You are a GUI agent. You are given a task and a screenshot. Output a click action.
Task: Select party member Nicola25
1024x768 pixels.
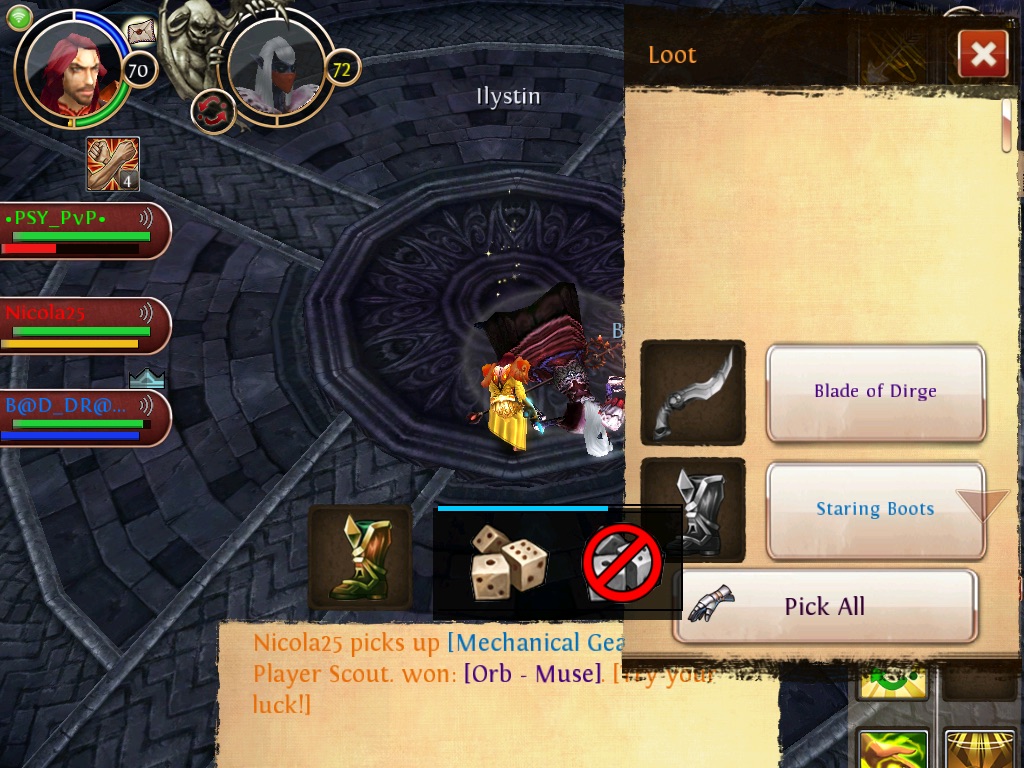pyautogui.click(x=84, y=325)
